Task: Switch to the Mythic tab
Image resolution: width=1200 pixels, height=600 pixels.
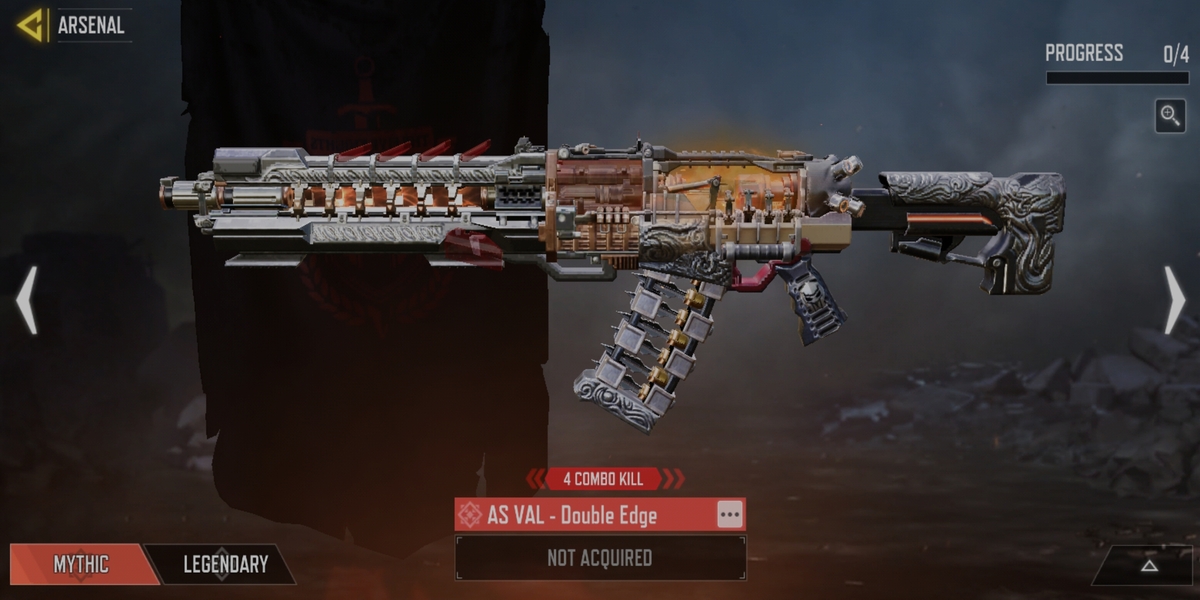Action: coord(80,564)
